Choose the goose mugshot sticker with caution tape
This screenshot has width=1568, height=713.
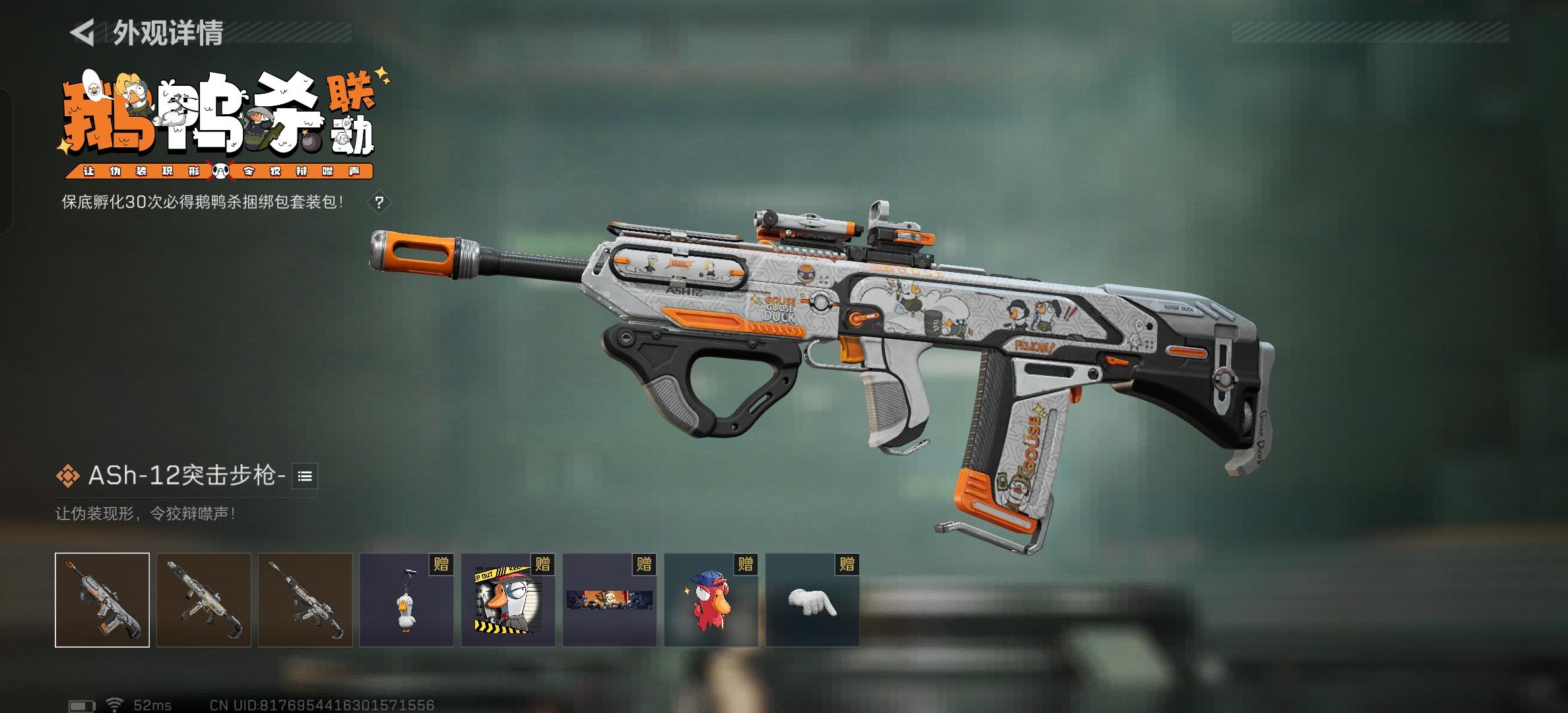(507, 600)
